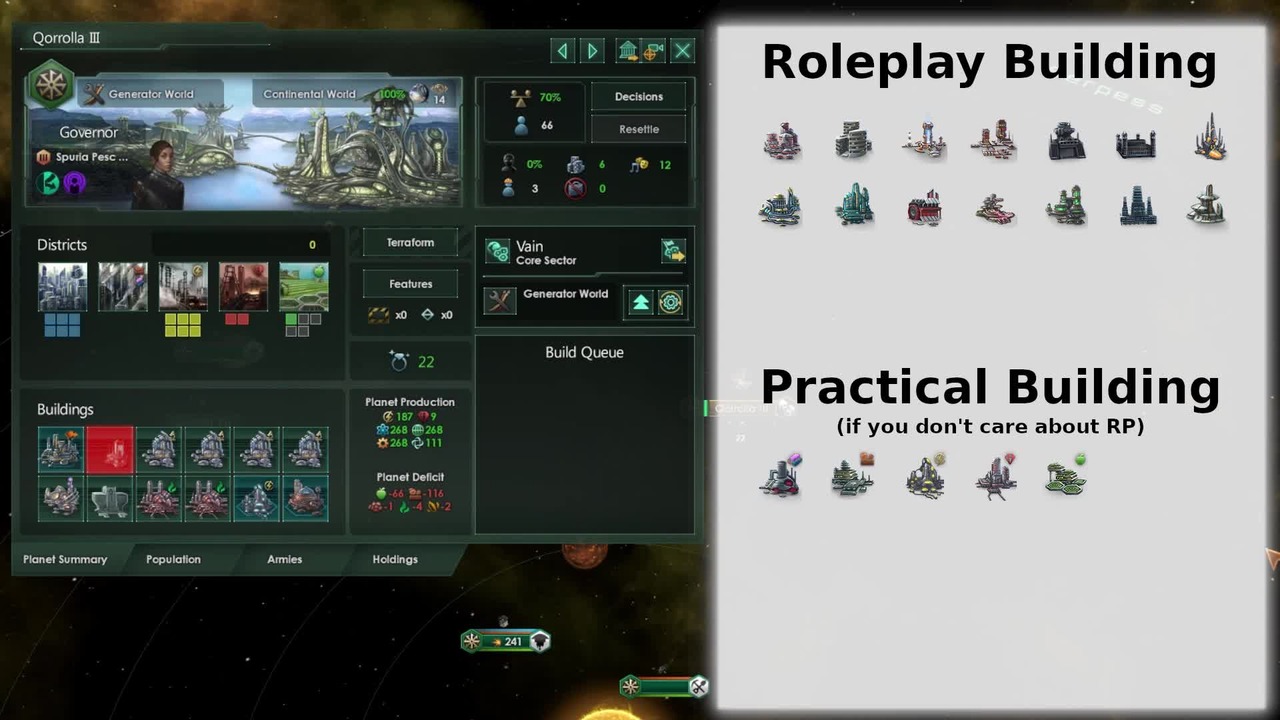Select the mining district thumbnail
The height and width of the screenshot is (720, 1280).
[x=243, y=287]
